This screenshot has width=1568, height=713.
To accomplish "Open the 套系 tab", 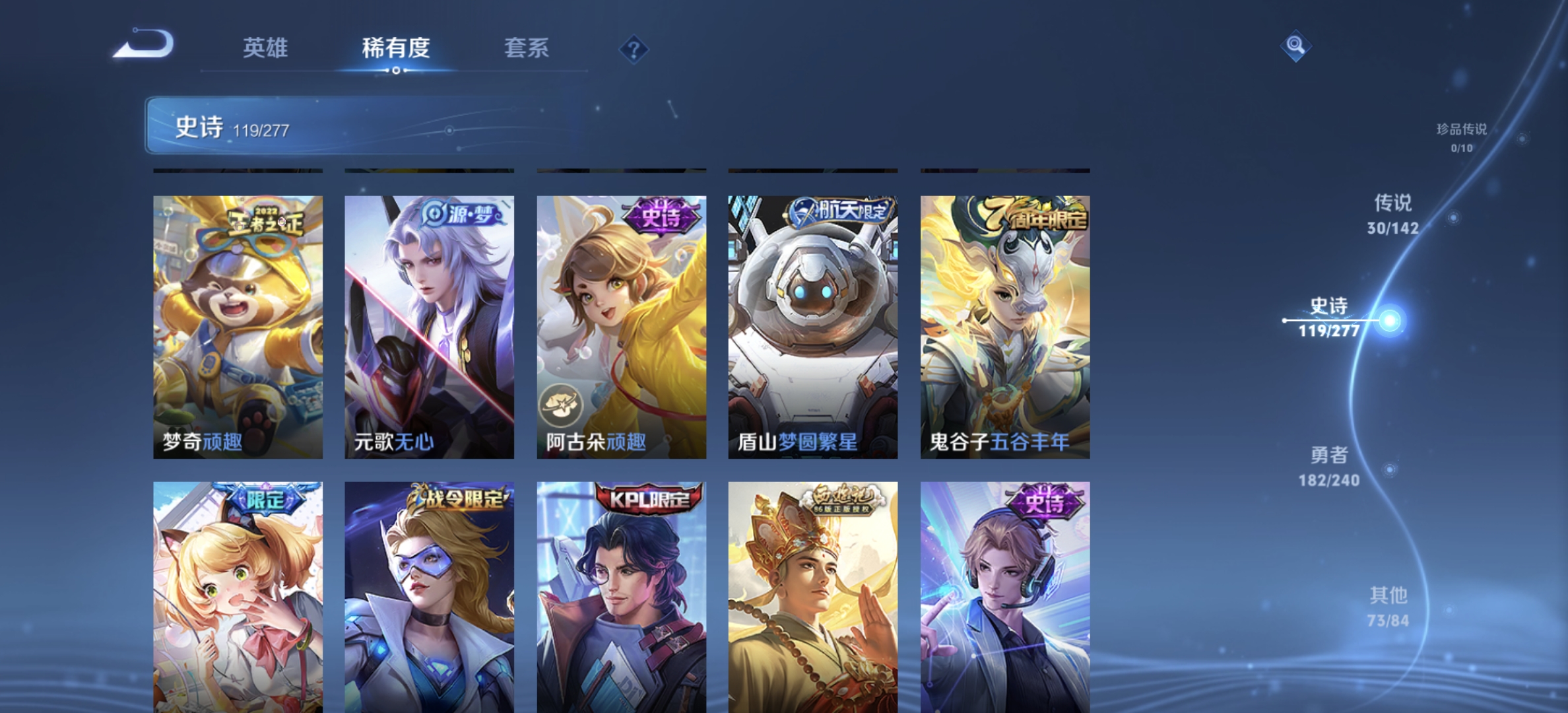I will pos(526,48).
